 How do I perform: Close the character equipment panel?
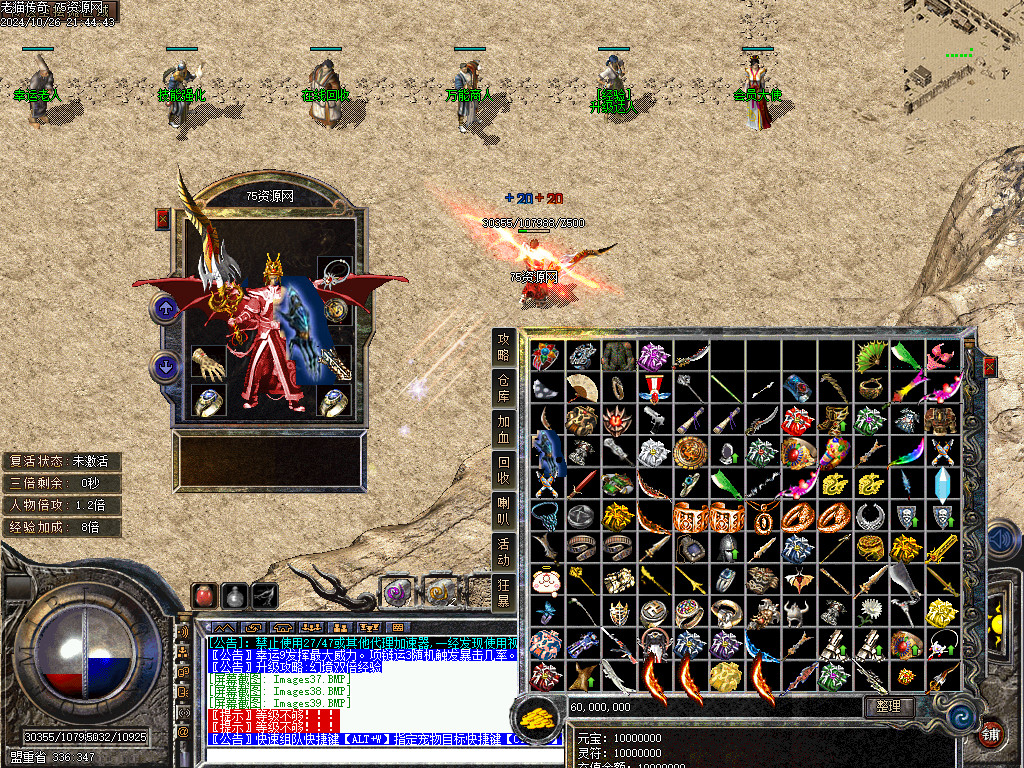coord(163,219)
